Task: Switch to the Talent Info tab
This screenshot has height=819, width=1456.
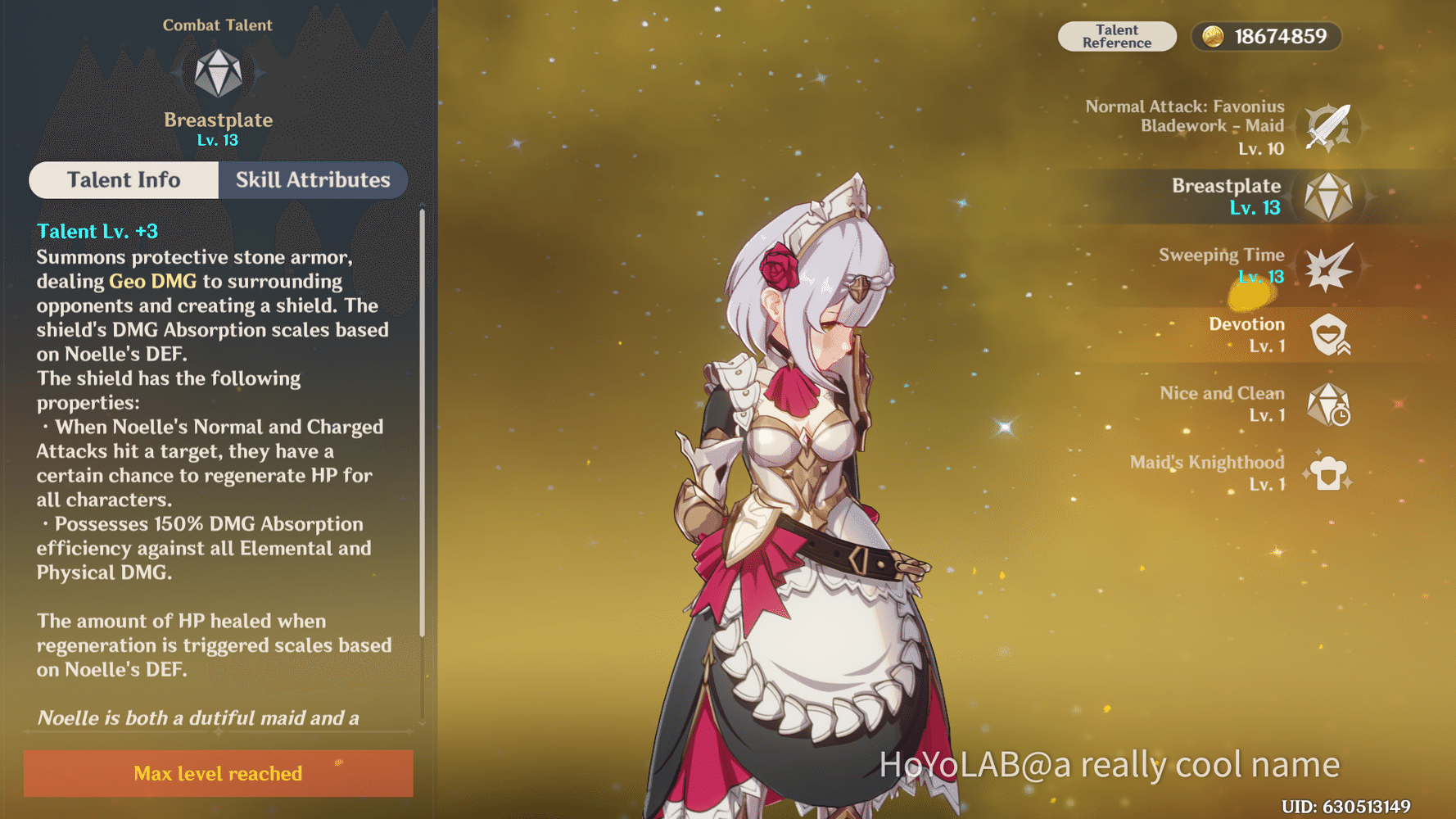Action: 124,180
